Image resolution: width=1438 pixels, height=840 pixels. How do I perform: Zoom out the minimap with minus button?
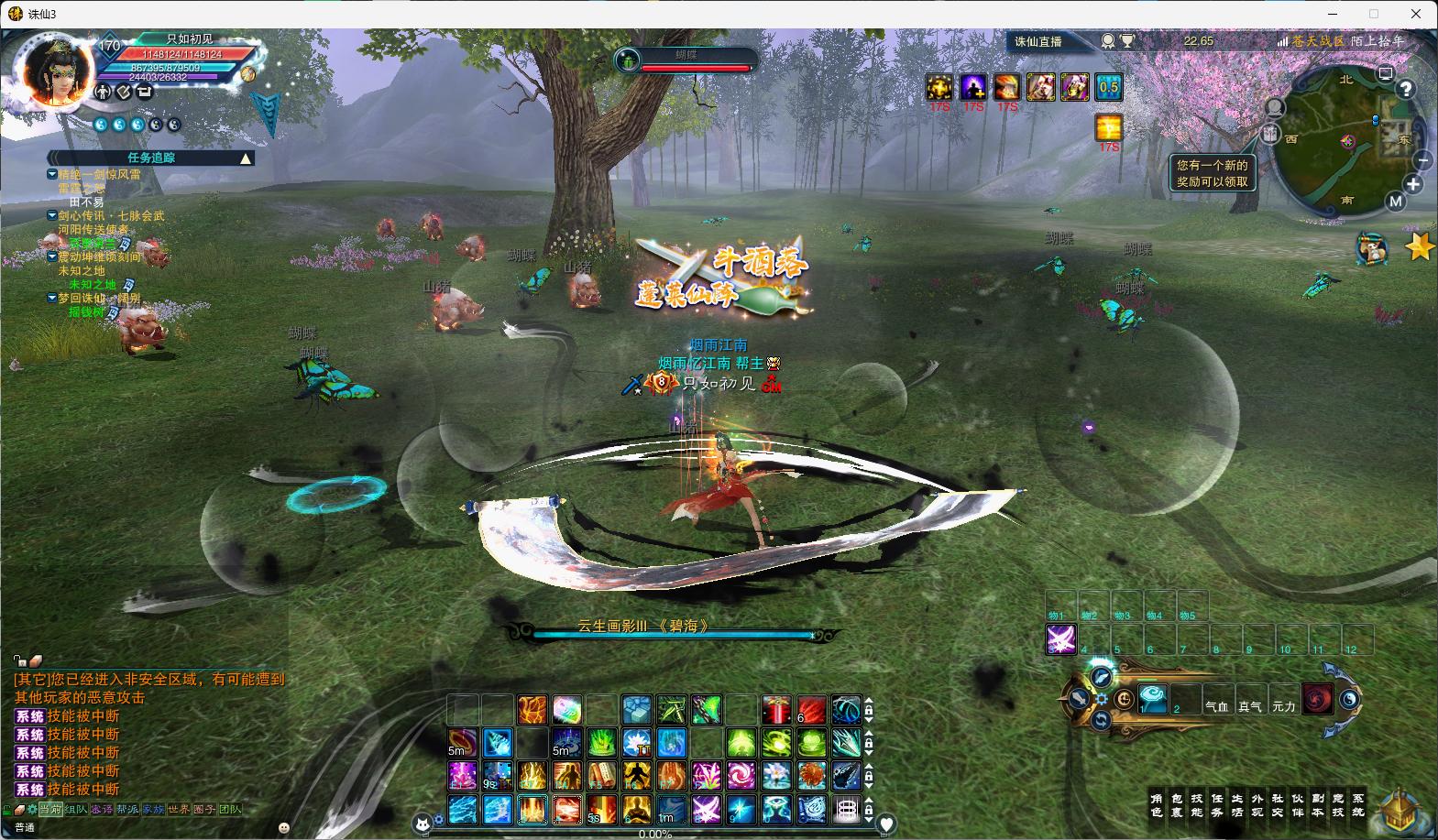(1422, 160)
